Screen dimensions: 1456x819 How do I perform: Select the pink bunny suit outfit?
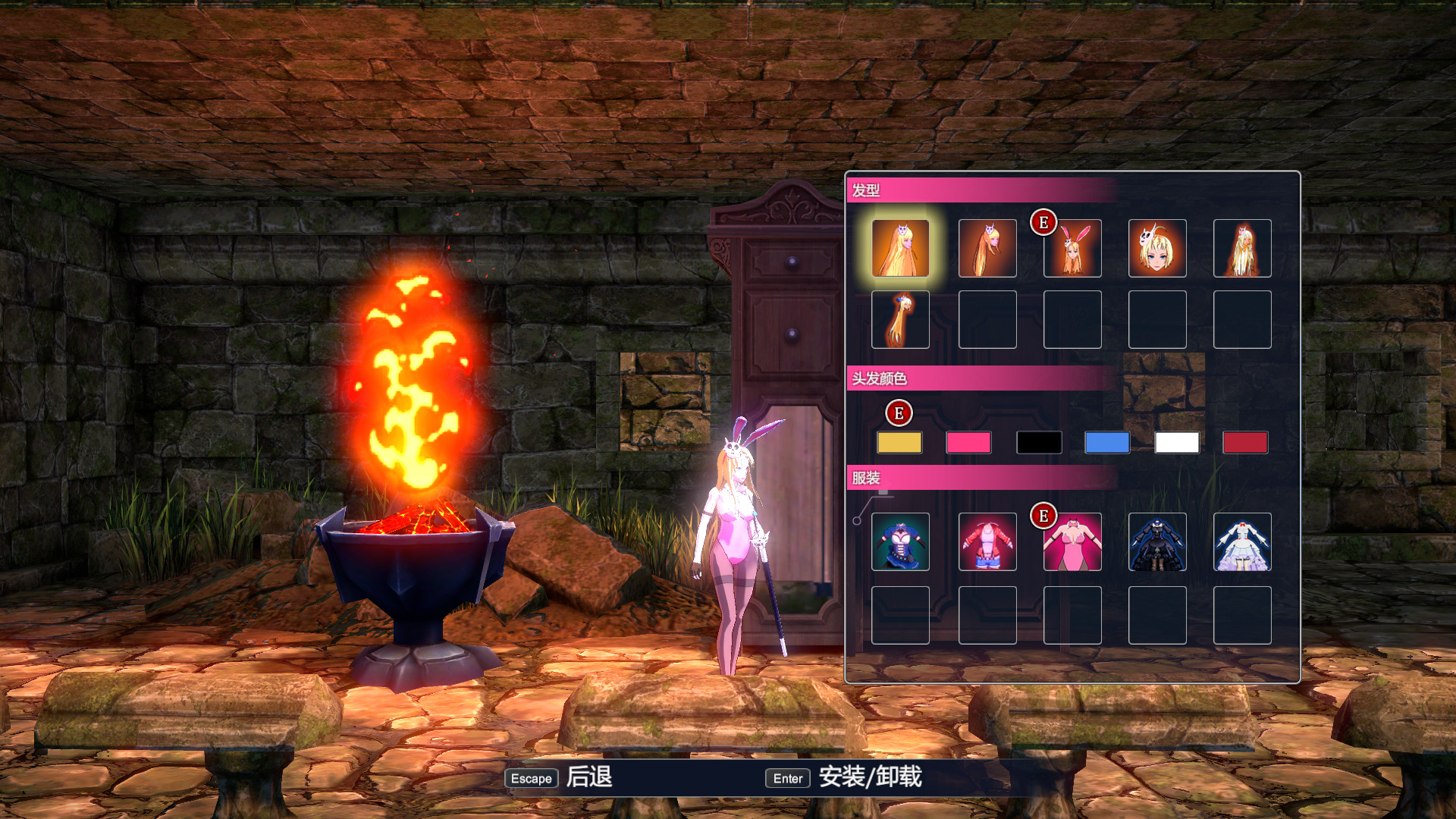(x=1072, y=541)
